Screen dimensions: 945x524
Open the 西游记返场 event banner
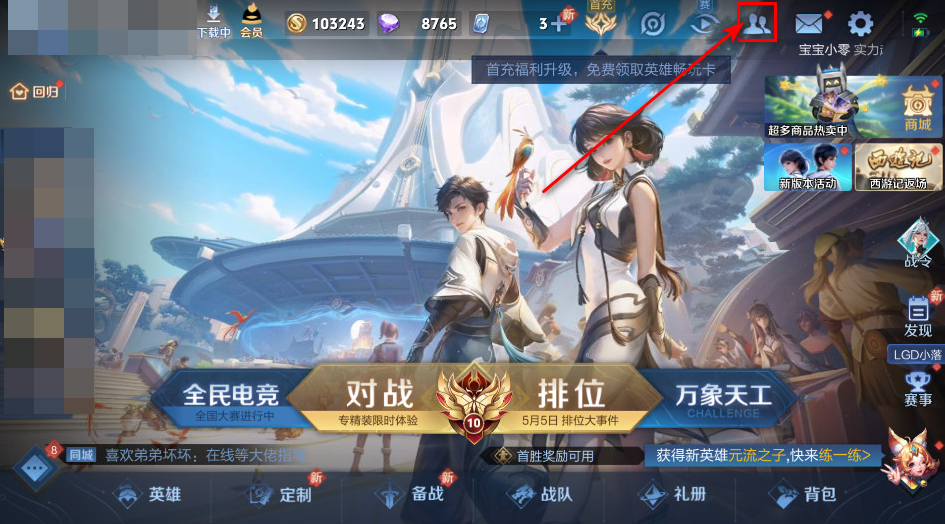[897, 167]
